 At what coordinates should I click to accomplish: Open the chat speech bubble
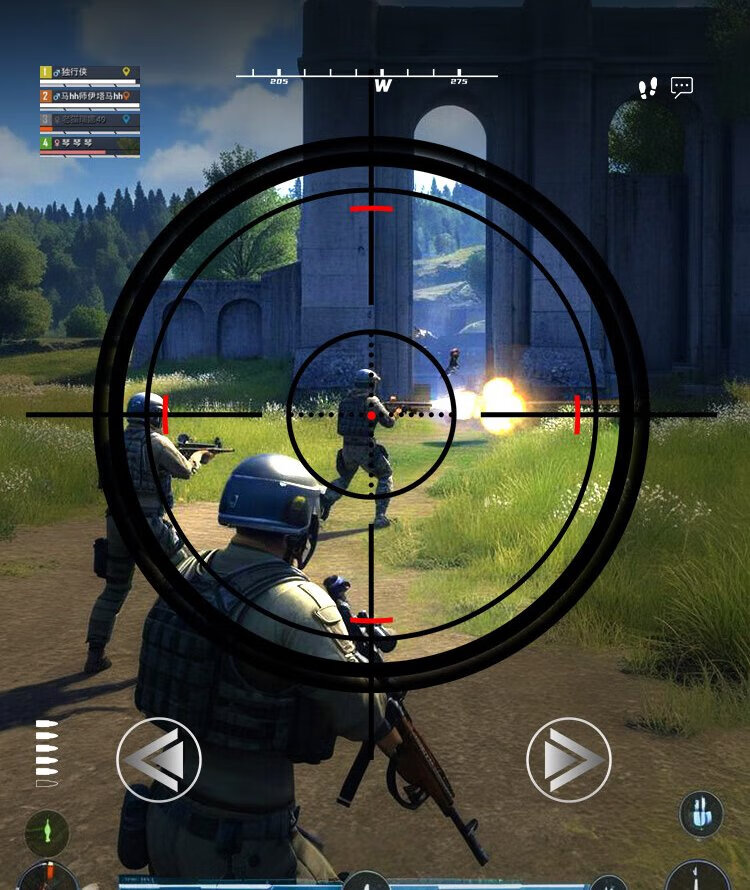pos(682,88)
